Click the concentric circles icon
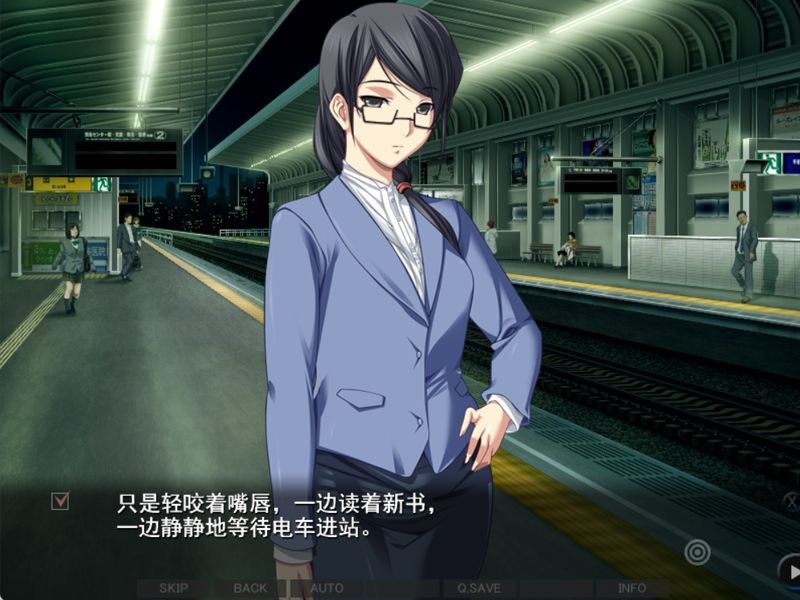The width and height of the screenshot is (800, 600). pyautogui.click(x=697, y=550)
